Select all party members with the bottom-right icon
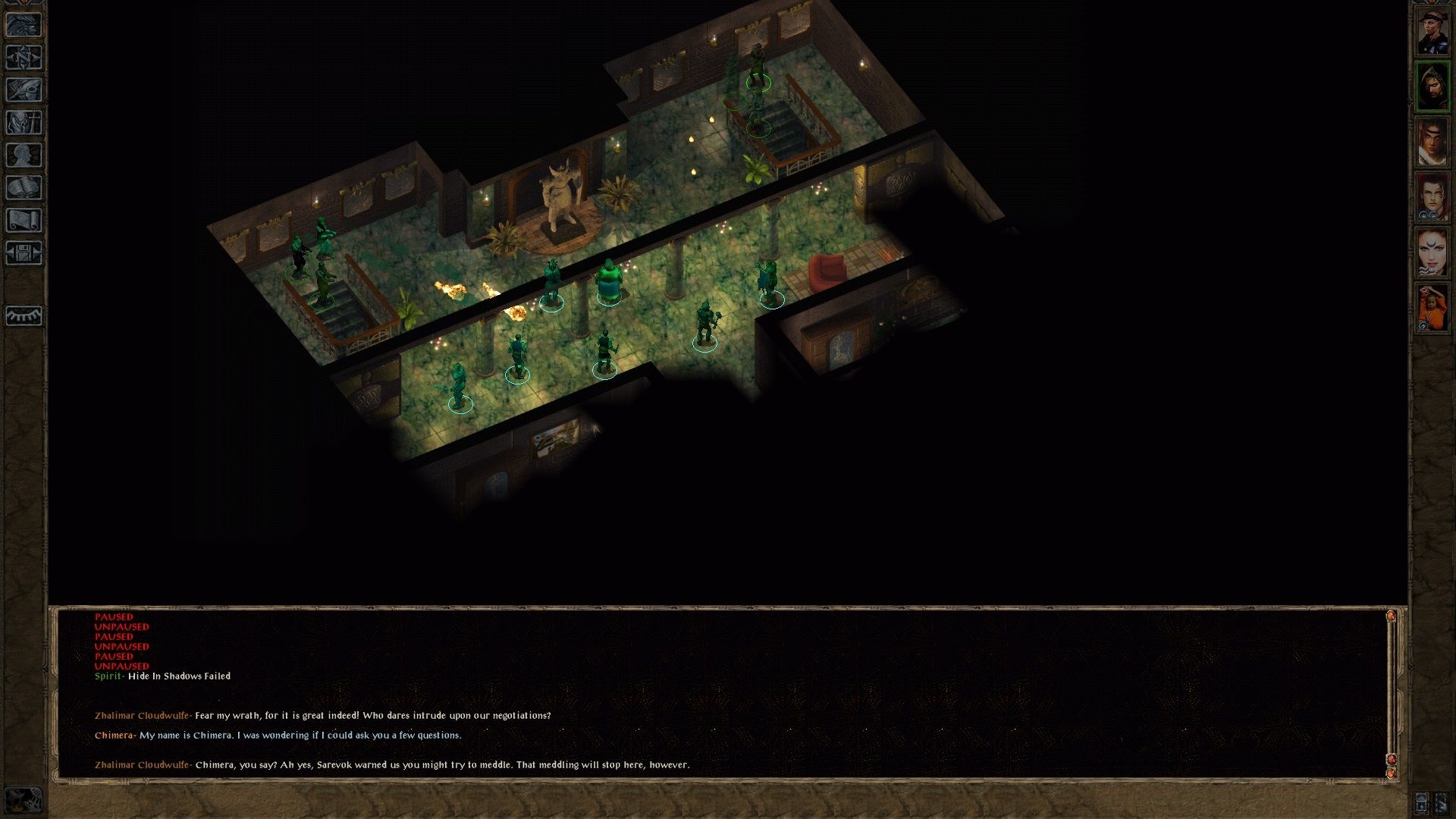 pyautogui.click(x=1443, y=803)
